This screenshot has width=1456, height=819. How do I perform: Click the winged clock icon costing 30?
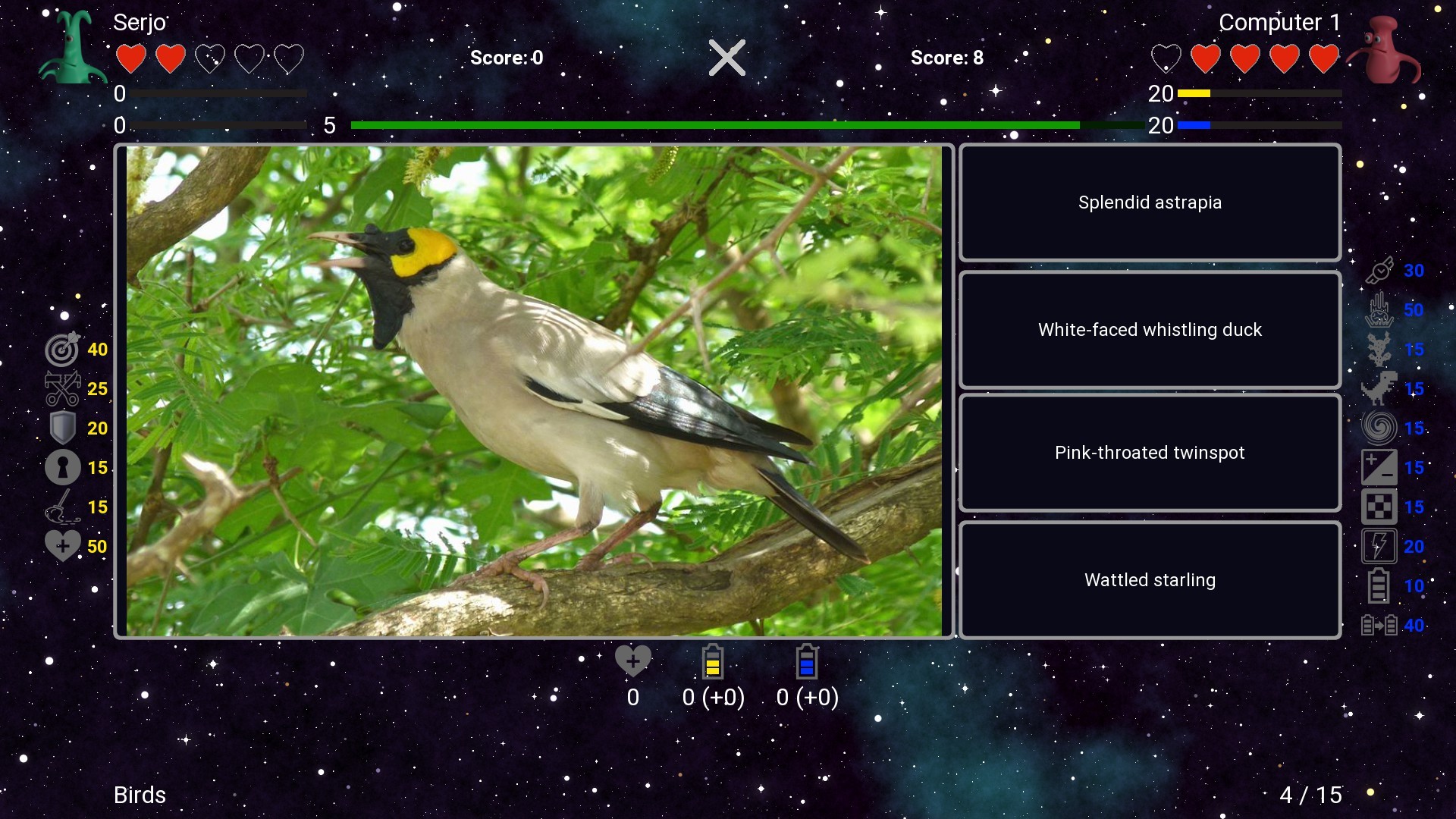[x=1380, y=271]
